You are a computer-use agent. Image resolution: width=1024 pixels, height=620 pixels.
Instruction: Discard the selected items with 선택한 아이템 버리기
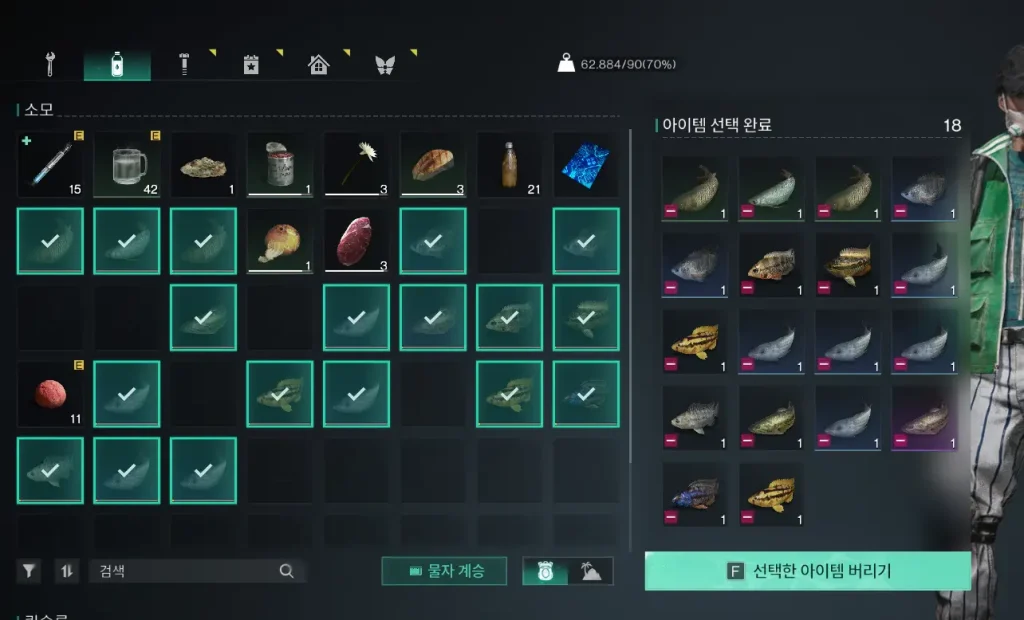(x=807, y=571)
